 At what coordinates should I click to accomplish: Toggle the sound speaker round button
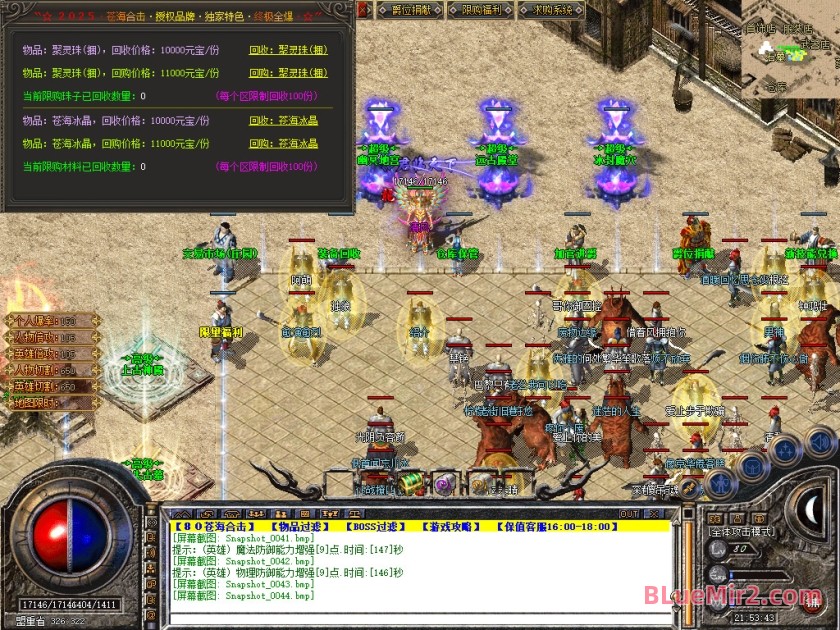[821, 441]
